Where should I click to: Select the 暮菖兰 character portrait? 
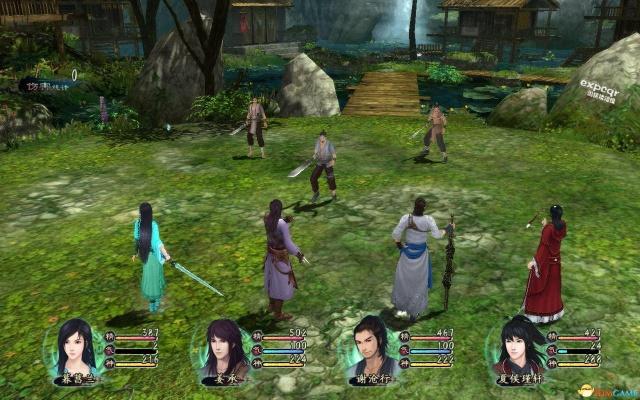point(76,347)
